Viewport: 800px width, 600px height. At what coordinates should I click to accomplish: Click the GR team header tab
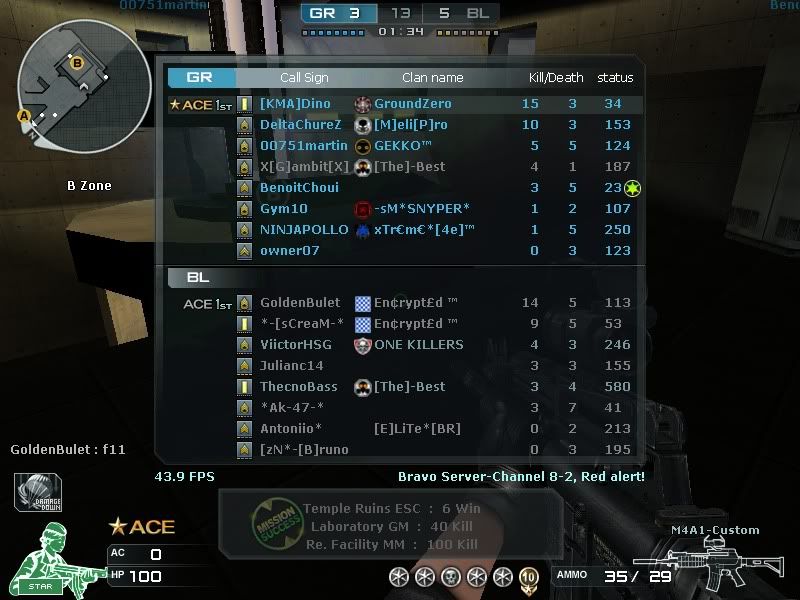(x=201, y=77)
